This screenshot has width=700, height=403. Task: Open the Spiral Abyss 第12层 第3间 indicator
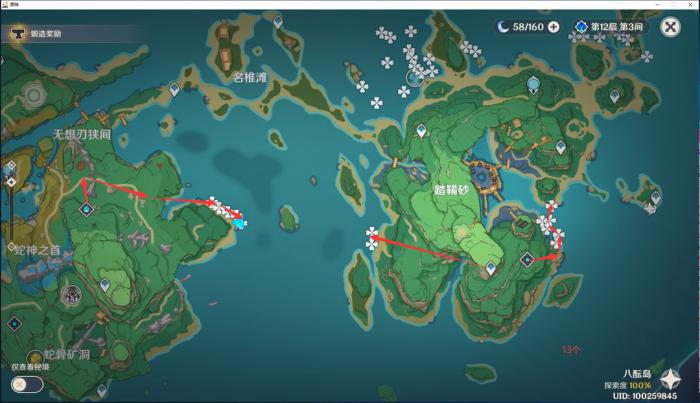pos(608,27)
